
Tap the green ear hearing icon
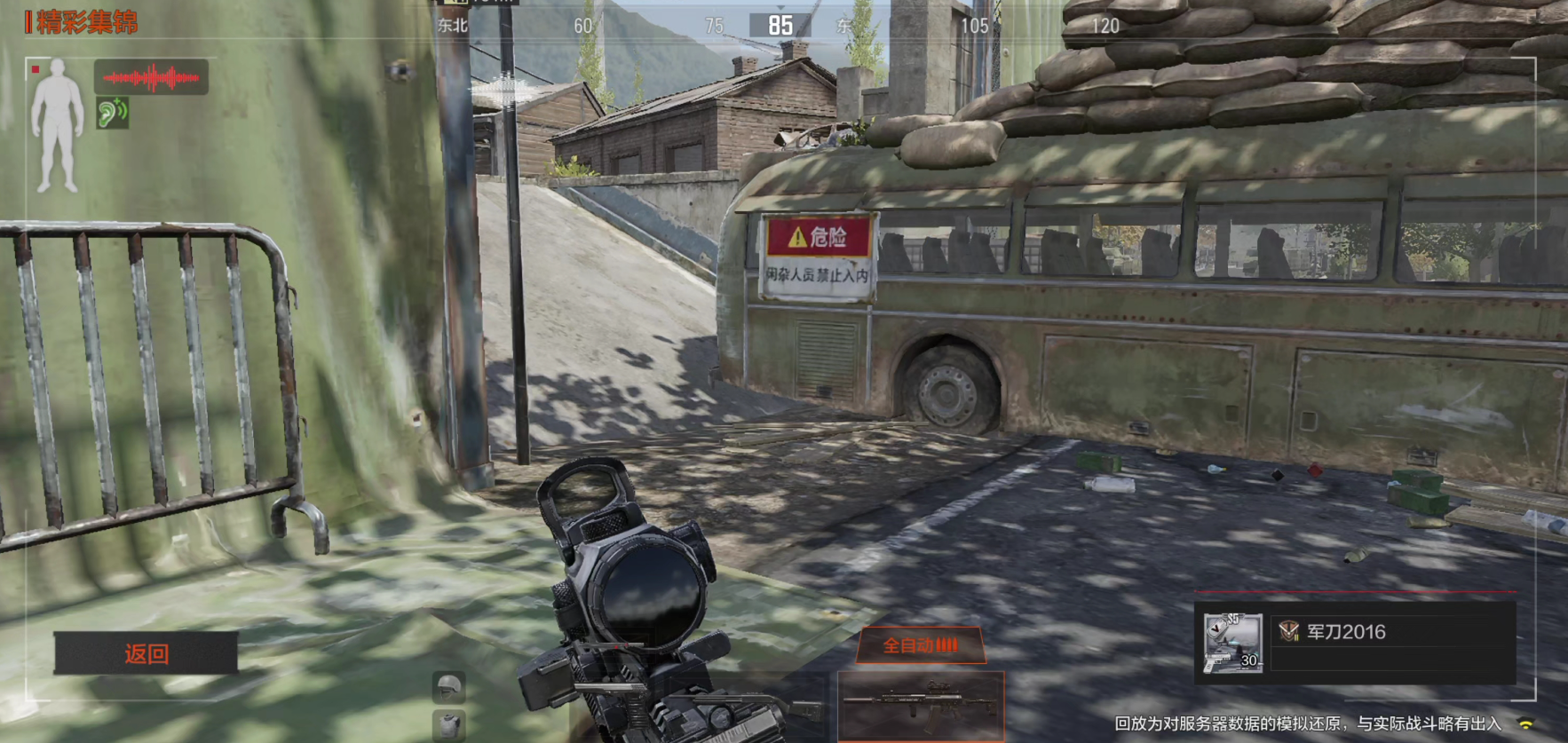[113, 113]
